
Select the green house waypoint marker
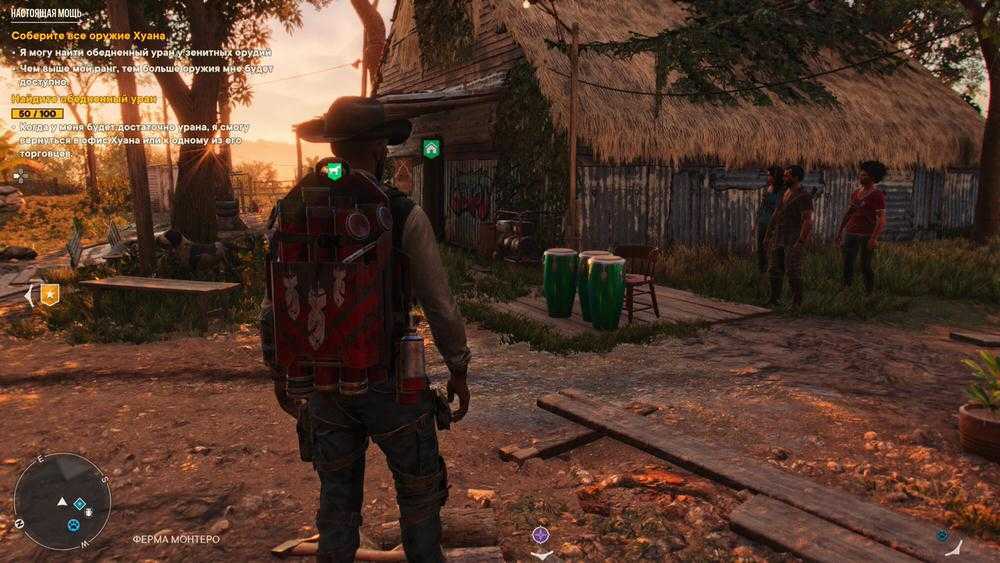pos(431,149)
